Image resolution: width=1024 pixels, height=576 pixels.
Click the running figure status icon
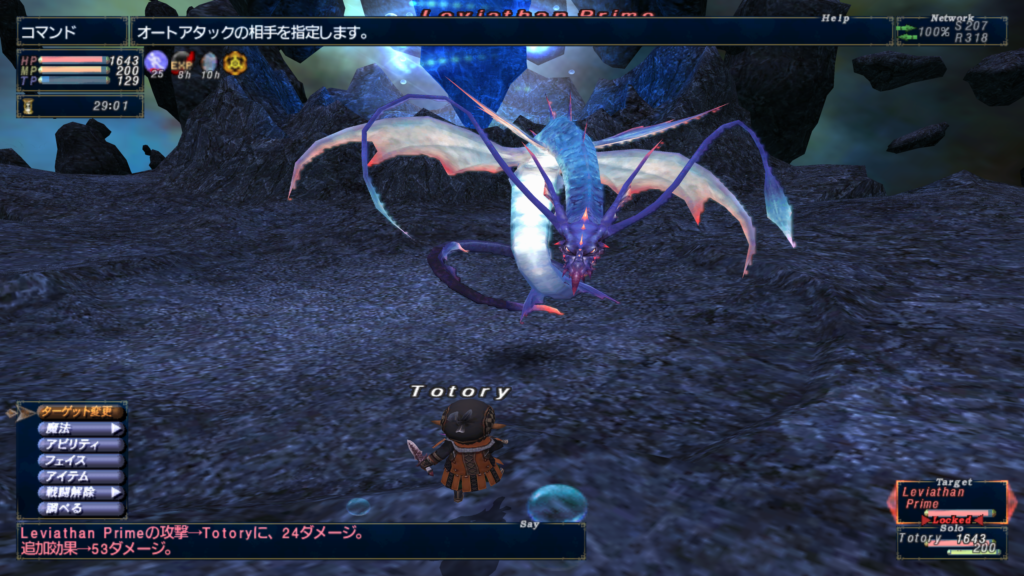coord(156,62)
